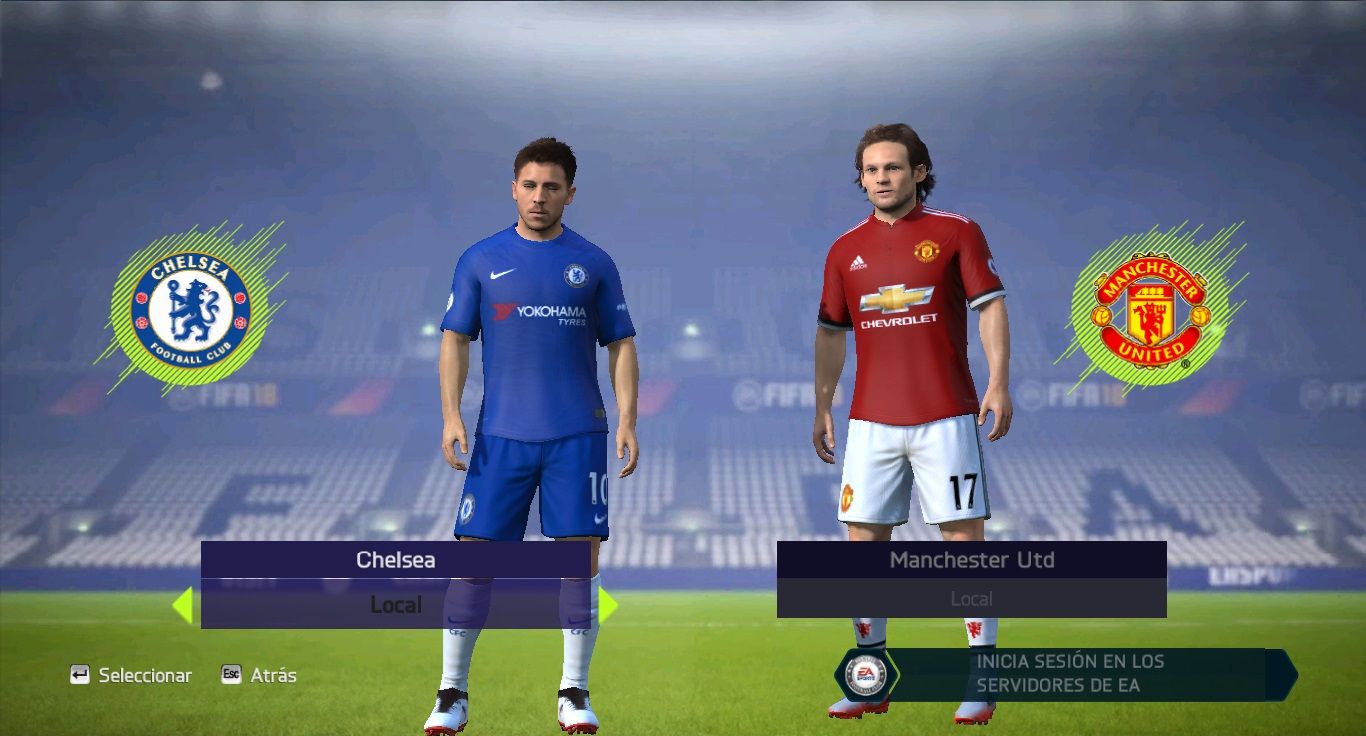This screenshot has width=1366, height=736.
Task: Click the Local kit row under Chelsea
Action: point(396,605)
